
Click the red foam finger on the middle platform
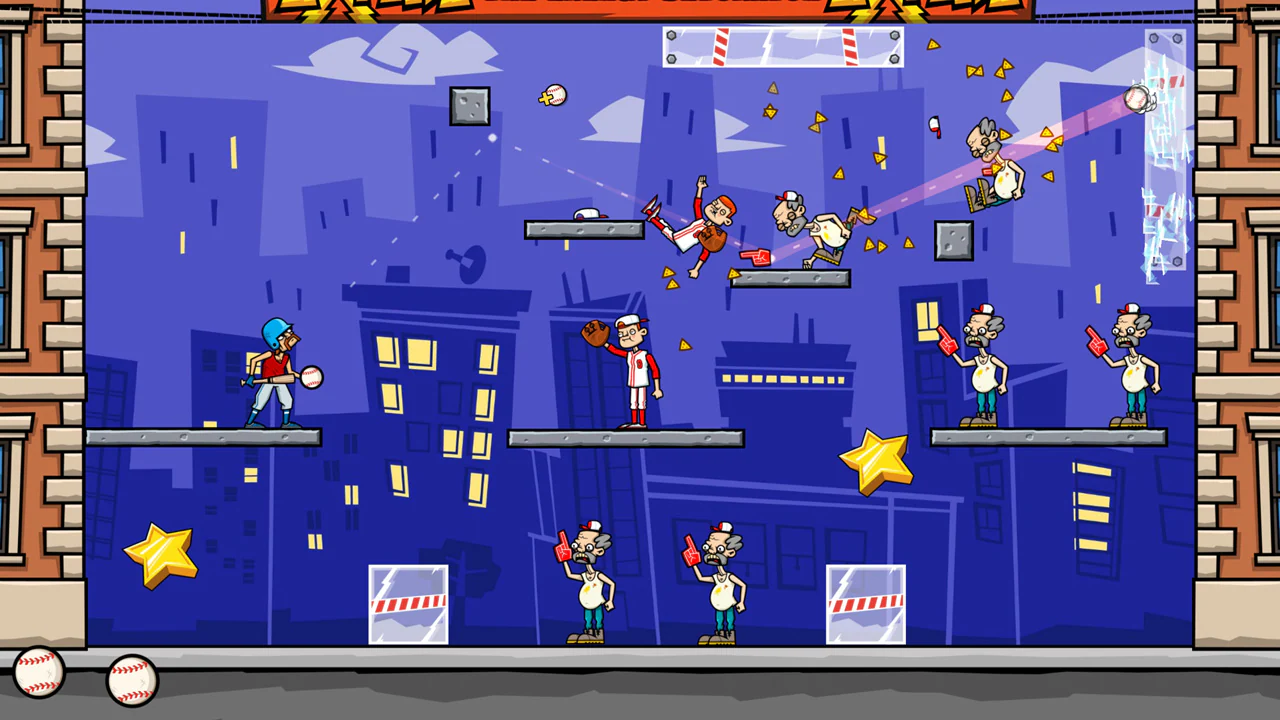[x=757, y=258]
